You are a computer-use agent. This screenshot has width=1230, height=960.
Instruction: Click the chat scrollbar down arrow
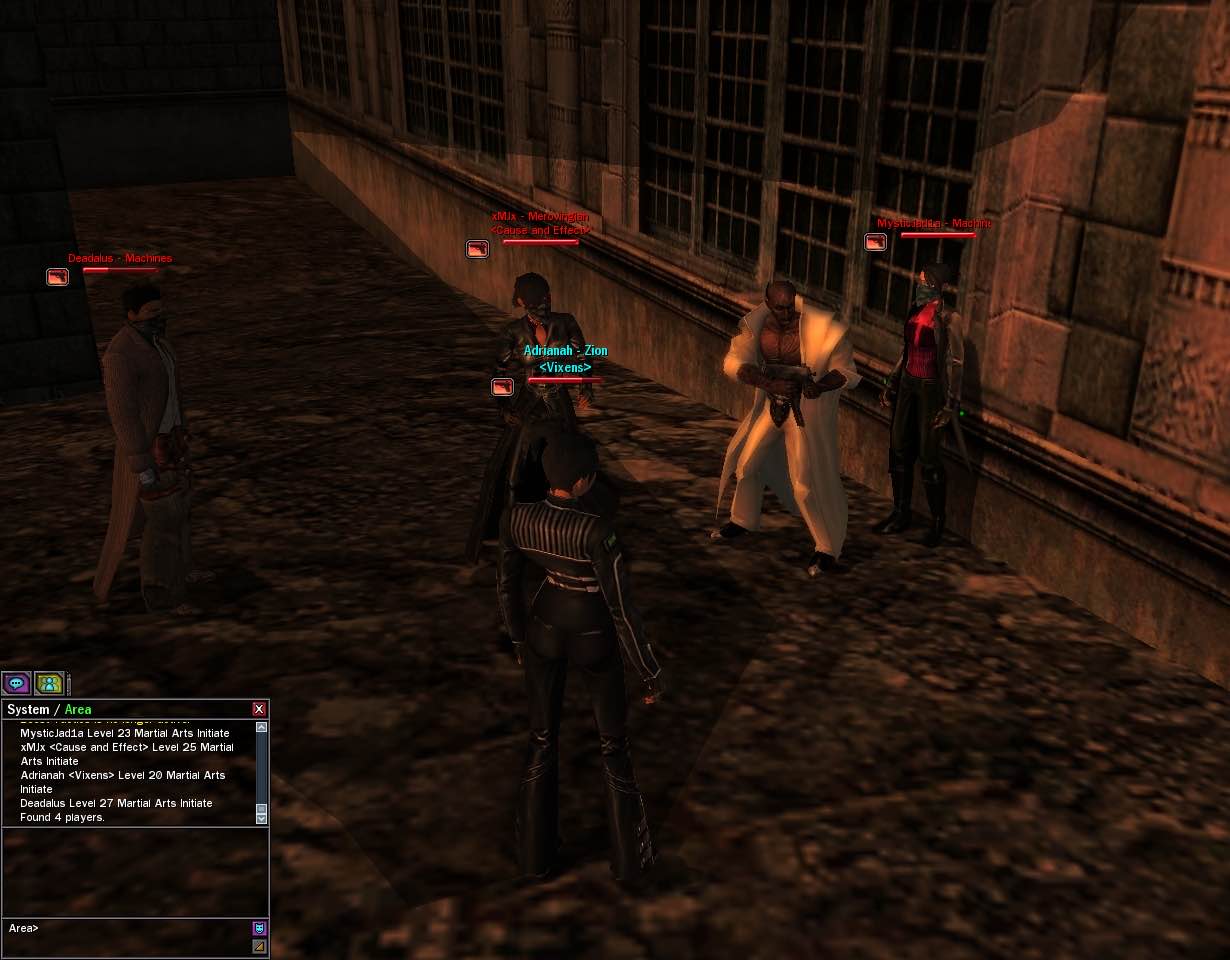coord(262,818)
